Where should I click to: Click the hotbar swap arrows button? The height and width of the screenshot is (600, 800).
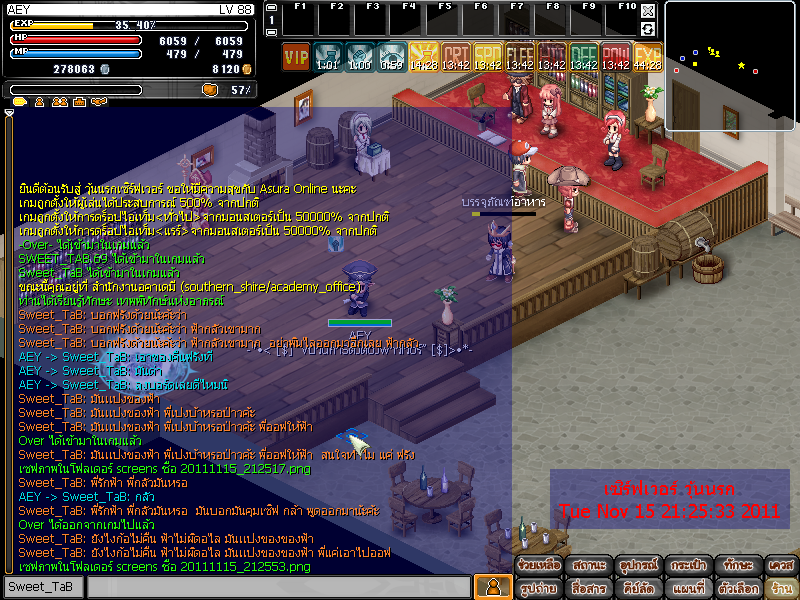point(648,29)
